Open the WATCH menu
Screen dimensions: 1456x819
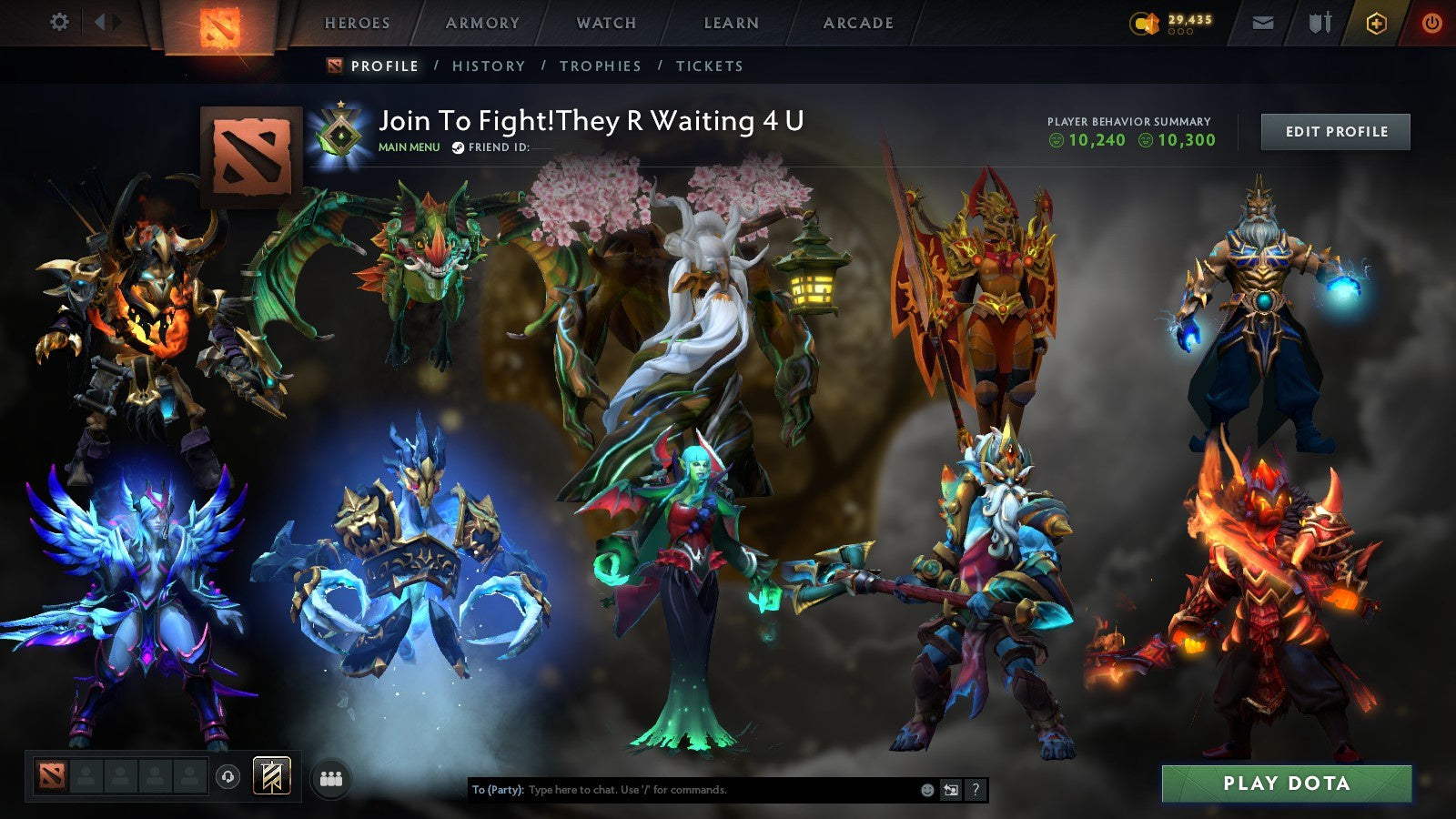[604, 23]
